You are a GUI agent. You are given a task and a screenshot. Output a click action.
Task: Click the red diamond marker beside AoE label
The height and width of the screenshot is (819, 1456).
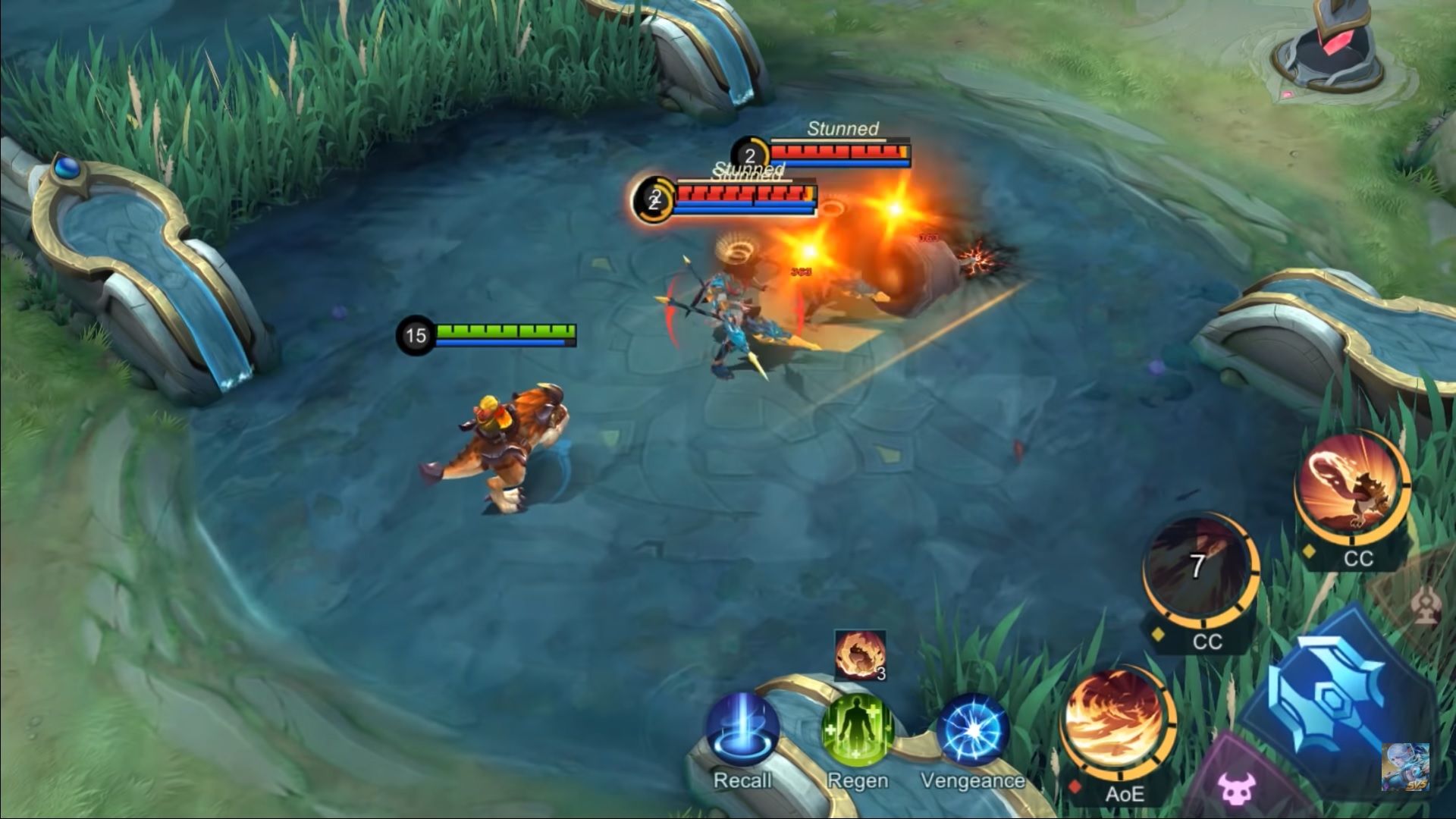tap(1075, 789)
